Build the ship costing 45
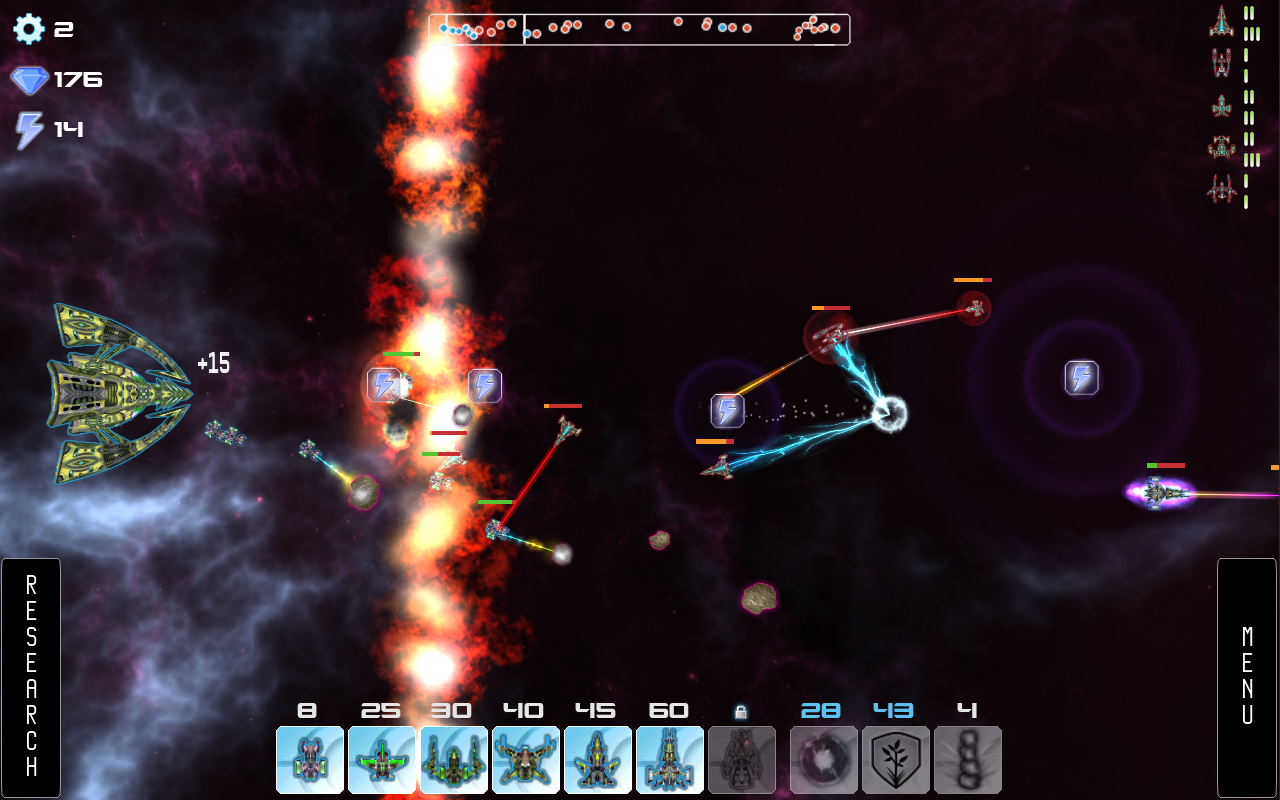 (x=598, y=760)
